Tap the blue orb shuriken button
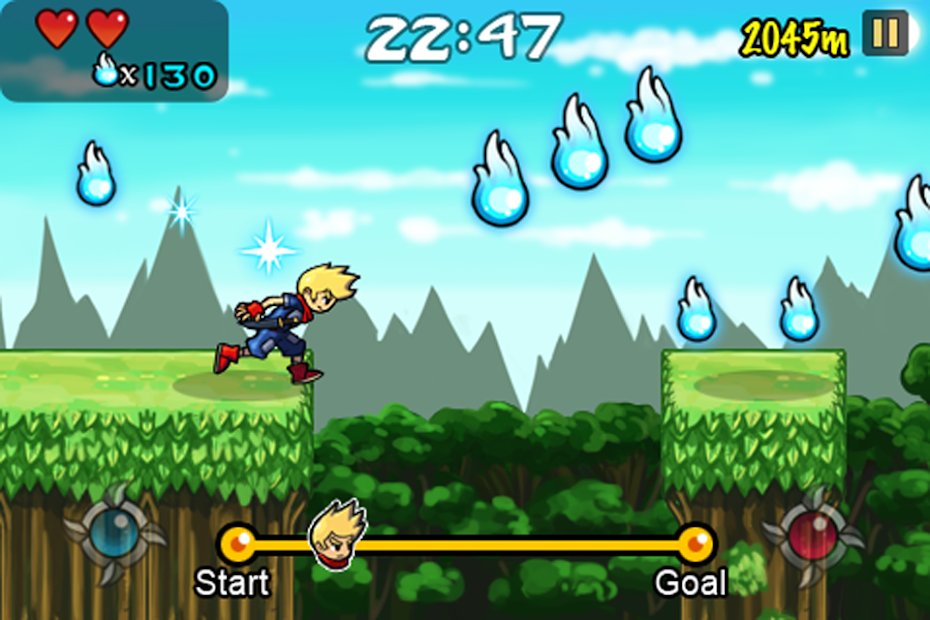The height and width of the screenshot is (620, 930). click(x=115, y=535)
